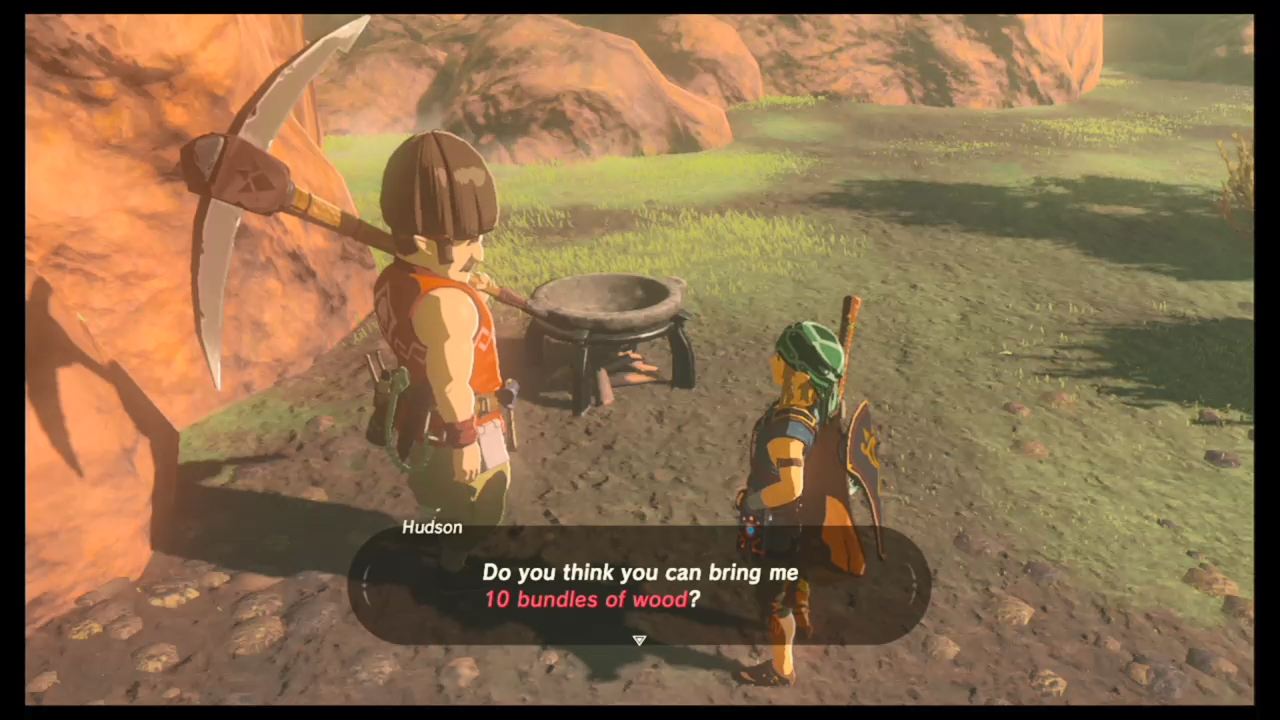Click the Hudson name label

tap(432, 527)
